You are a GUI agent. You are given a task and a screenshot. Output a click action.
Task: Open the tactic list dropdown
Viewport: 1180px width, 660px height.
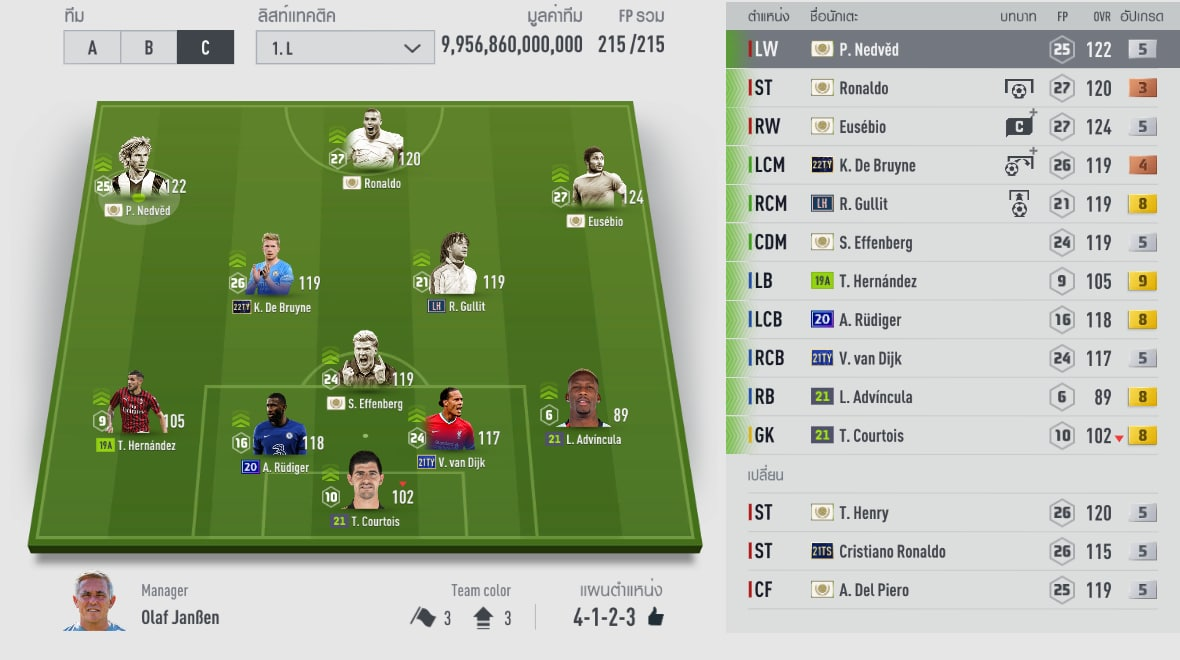click(x=344, y=47)
